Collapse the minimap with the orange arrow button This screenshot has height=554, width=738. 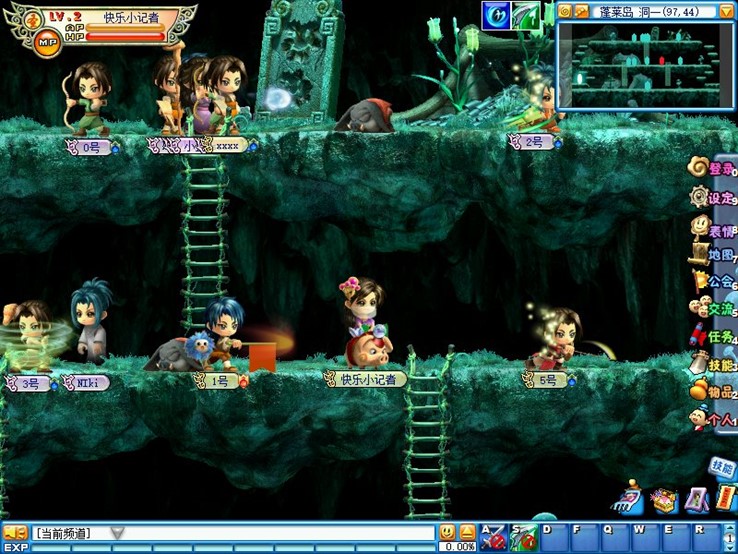pos(726,11)
